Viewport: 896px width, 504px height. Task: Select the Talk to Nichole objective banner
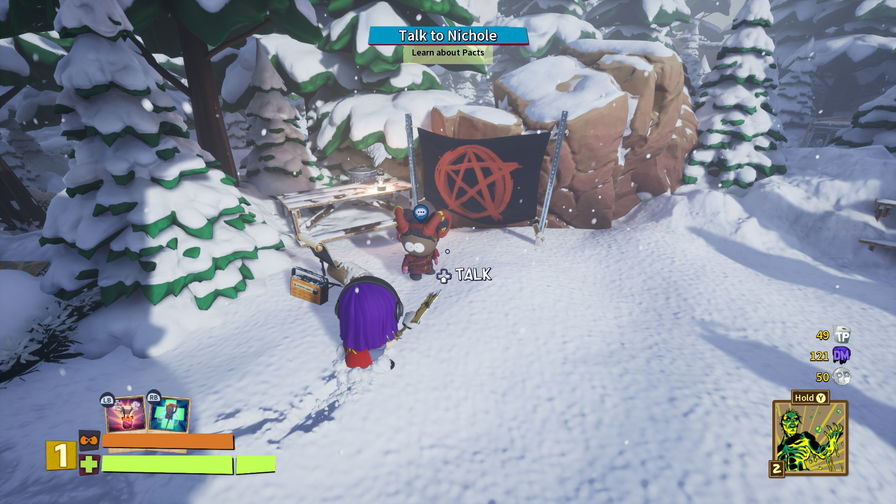(447, 36)
